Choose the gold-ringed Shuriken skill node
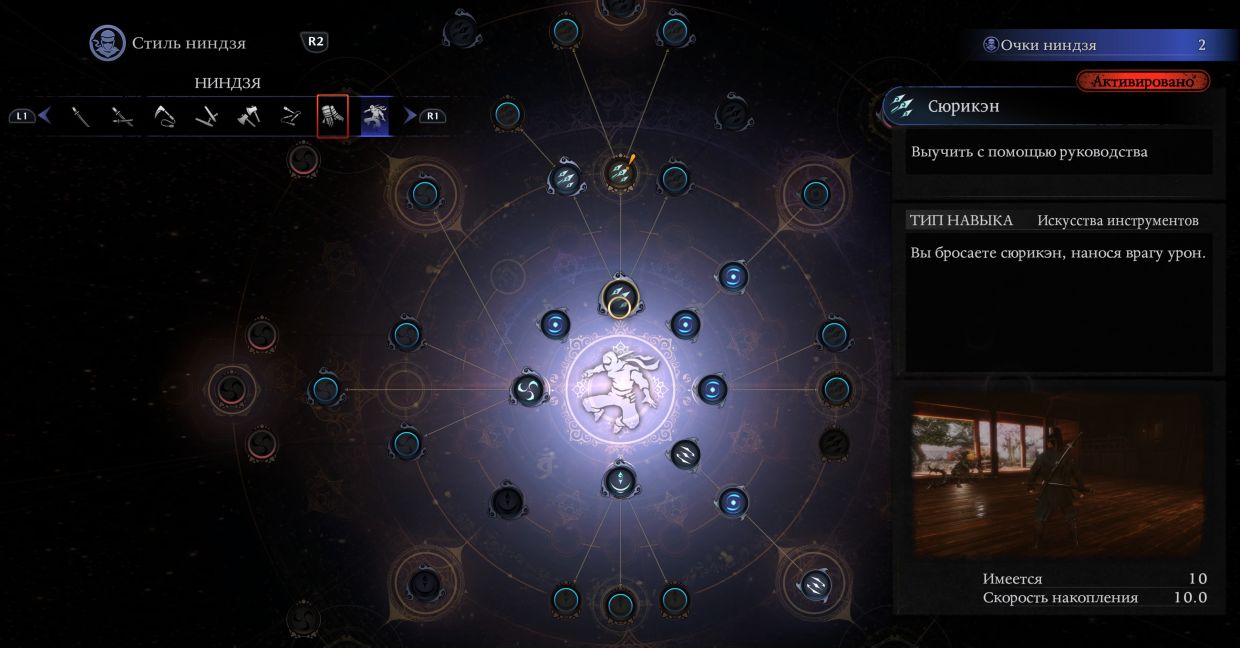 [619, 298]
